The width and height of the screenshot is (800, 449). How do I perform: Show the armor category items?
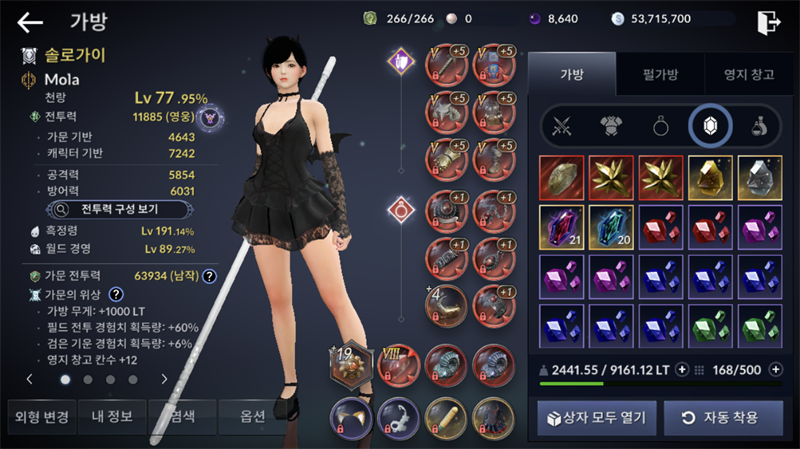point(610,126)
